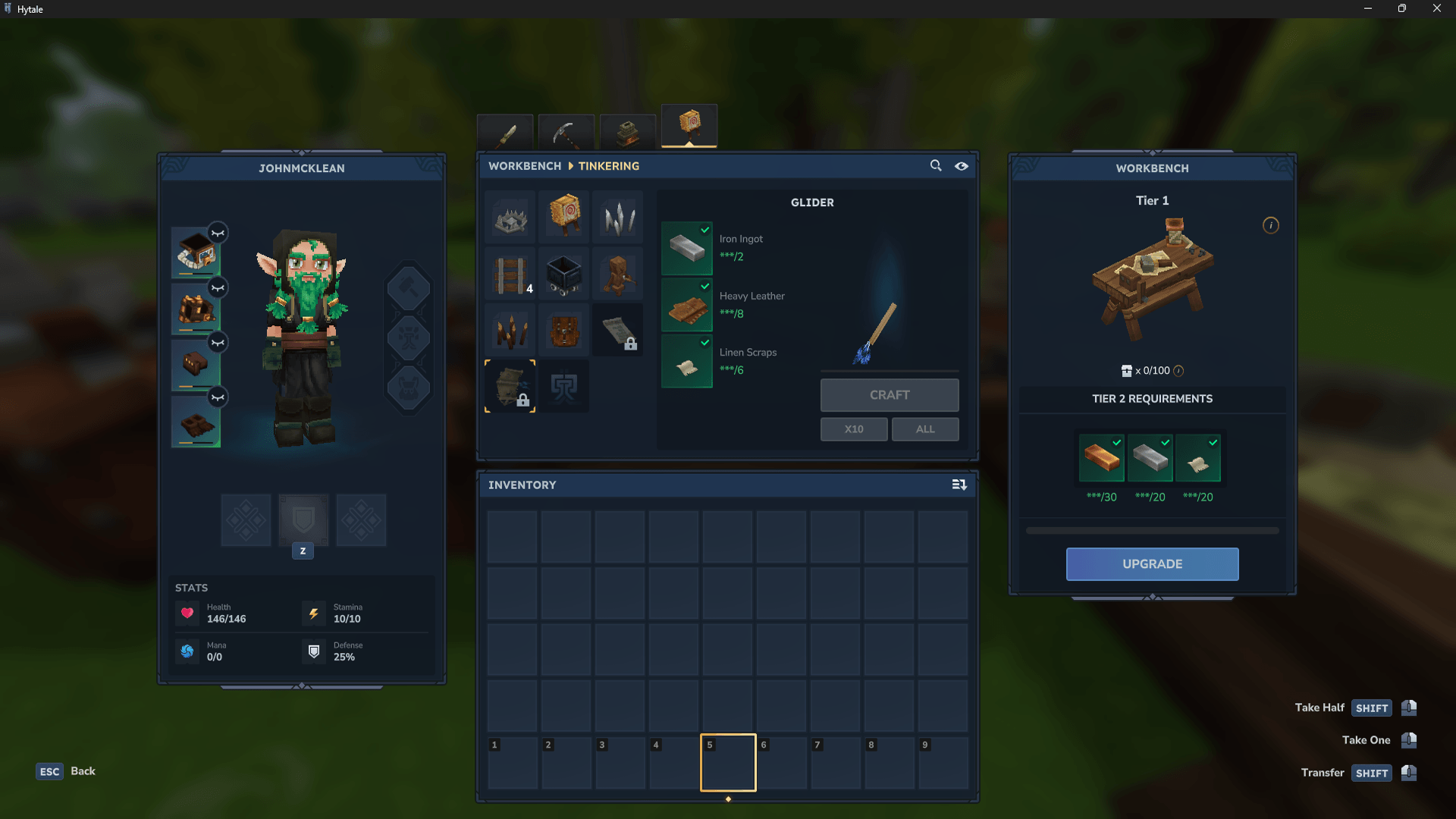Open recipe search with magnifier icon
The image size is (1456, 819).
(935, 165)
